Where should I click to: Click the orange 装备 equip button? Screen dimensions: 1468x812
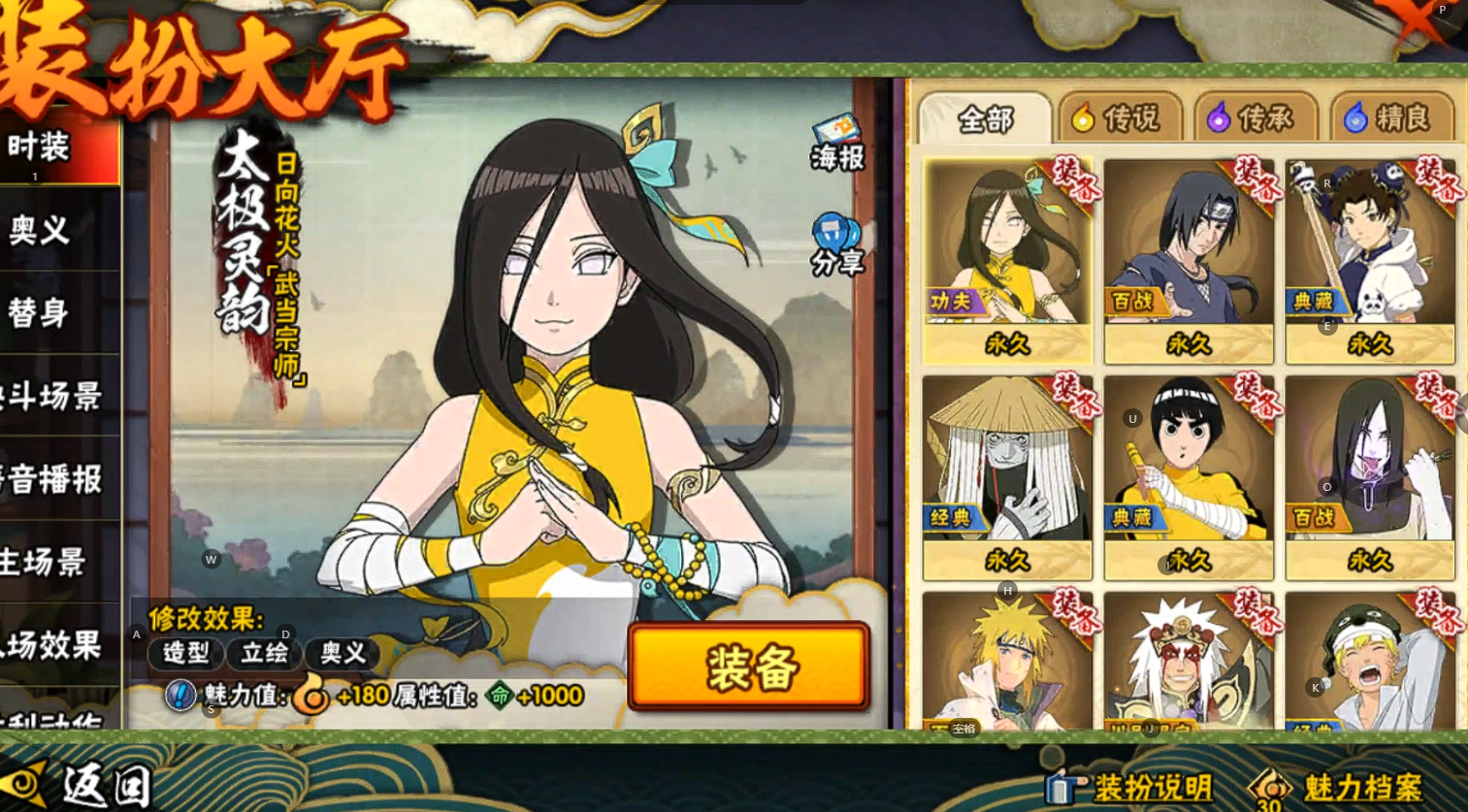pos(748,667)
